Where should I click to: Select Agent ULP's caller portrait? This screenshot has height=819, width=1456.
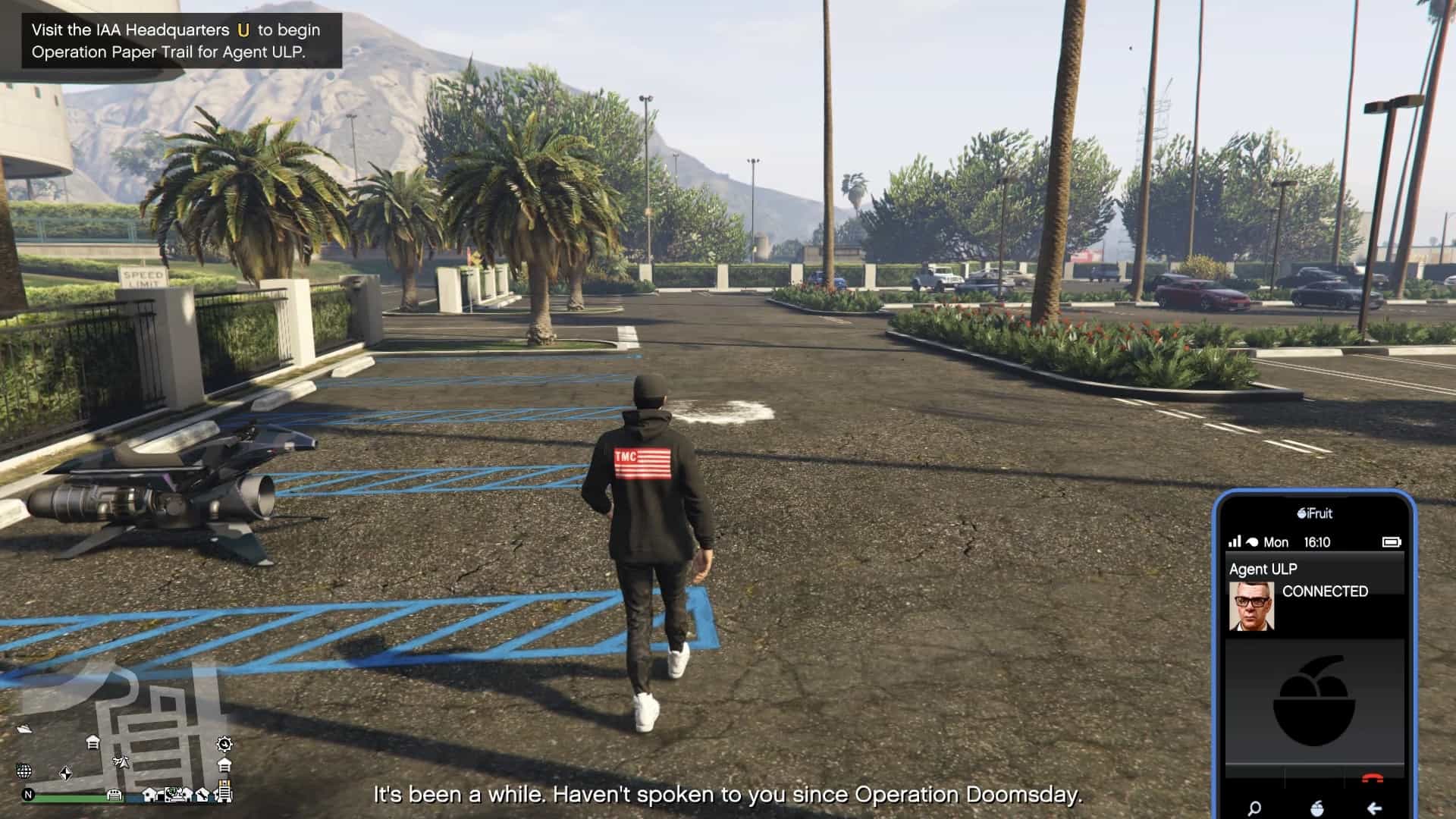click(x=1251, y=606)
